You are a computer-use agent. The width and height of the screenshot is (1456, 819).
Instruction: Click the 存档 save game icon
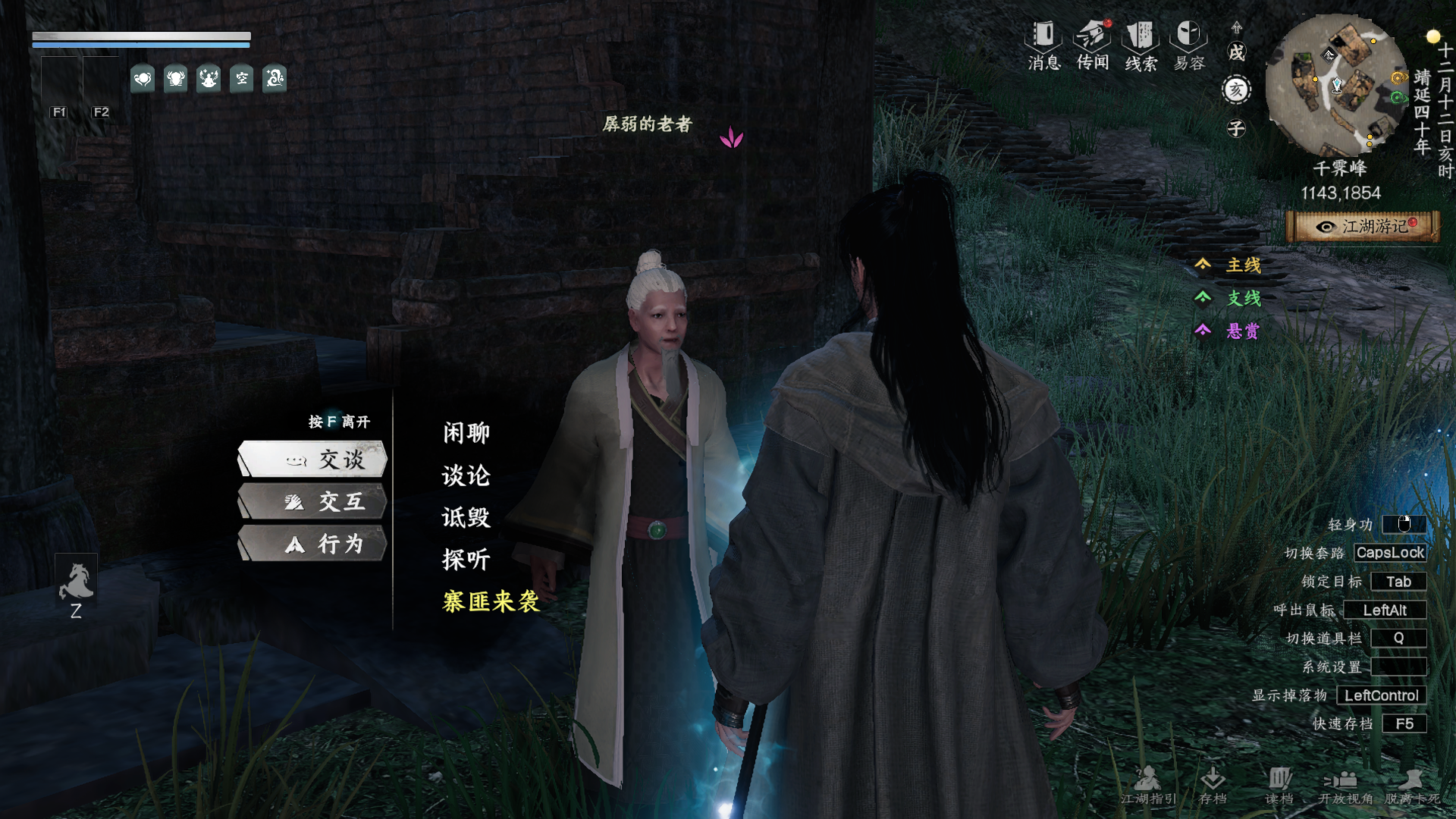point(1213,785)
